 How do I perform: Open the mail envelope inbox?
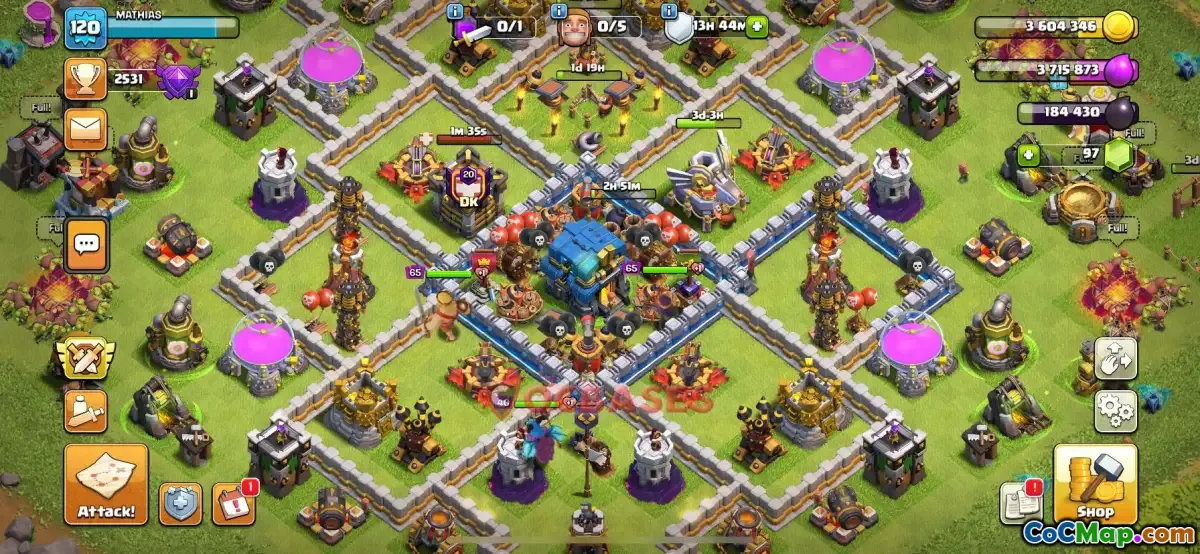pyautogui.click(x=86, y=129)
